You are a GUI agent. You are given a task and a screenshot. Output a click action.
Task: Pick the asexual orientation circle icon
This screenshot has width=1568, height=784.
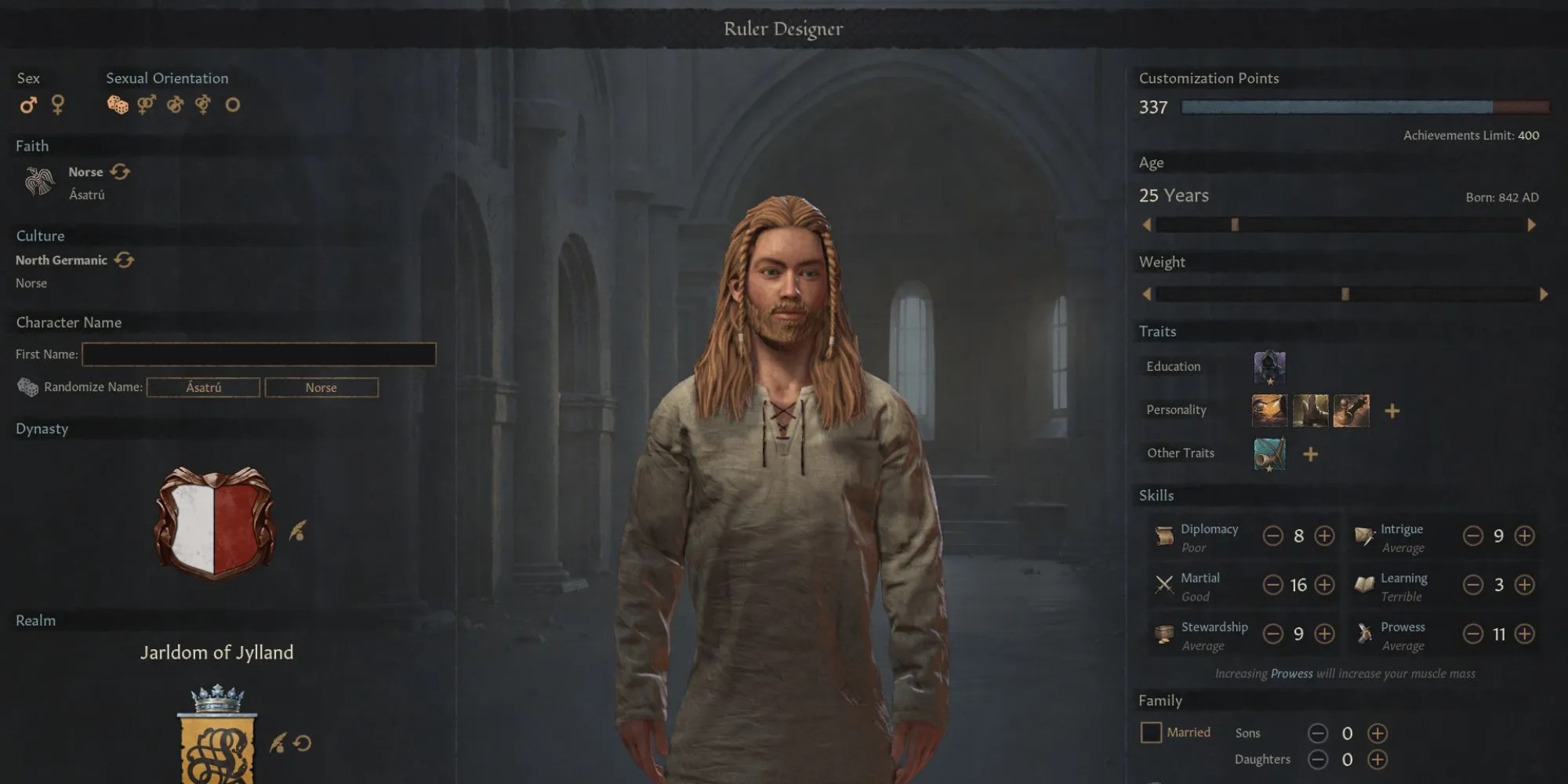coord(233,104)
